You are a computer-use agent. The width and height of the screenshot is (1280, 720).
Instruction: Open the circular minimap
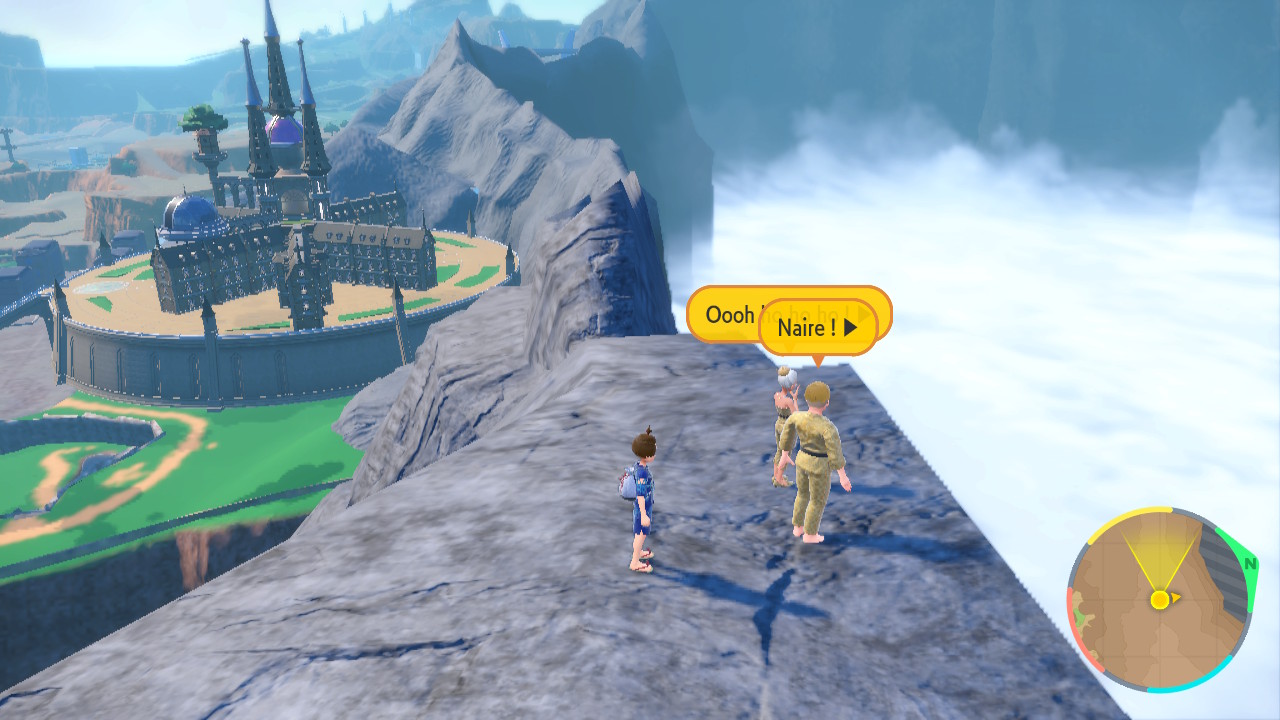coord(1159,599)
